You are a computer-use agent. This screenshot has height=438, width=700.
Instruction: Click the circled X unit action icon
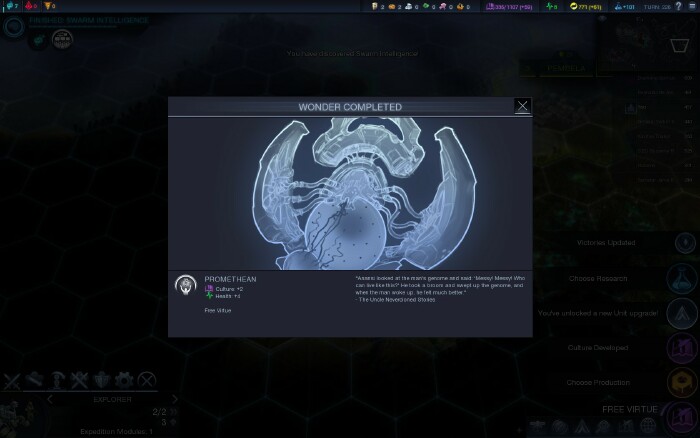(147, 380)
